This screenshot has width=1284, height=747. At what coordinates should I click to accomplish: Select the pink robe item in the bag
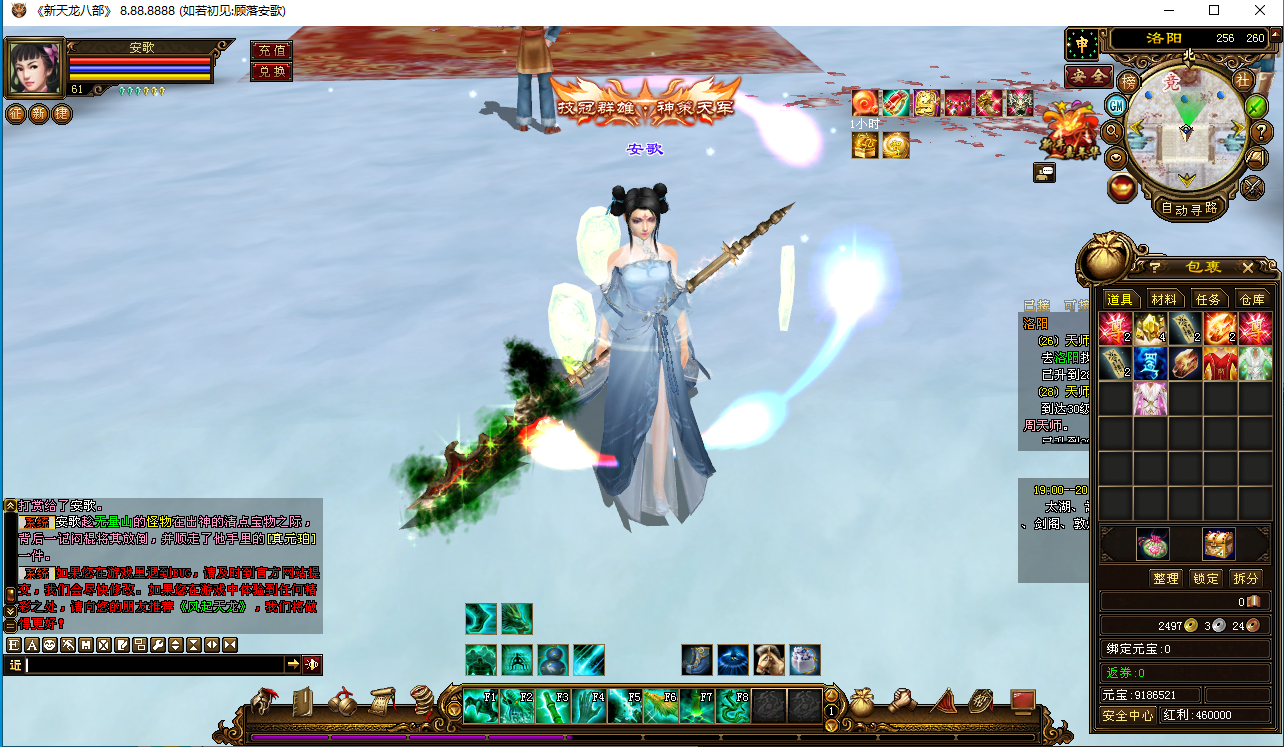tap(1150, 399)
